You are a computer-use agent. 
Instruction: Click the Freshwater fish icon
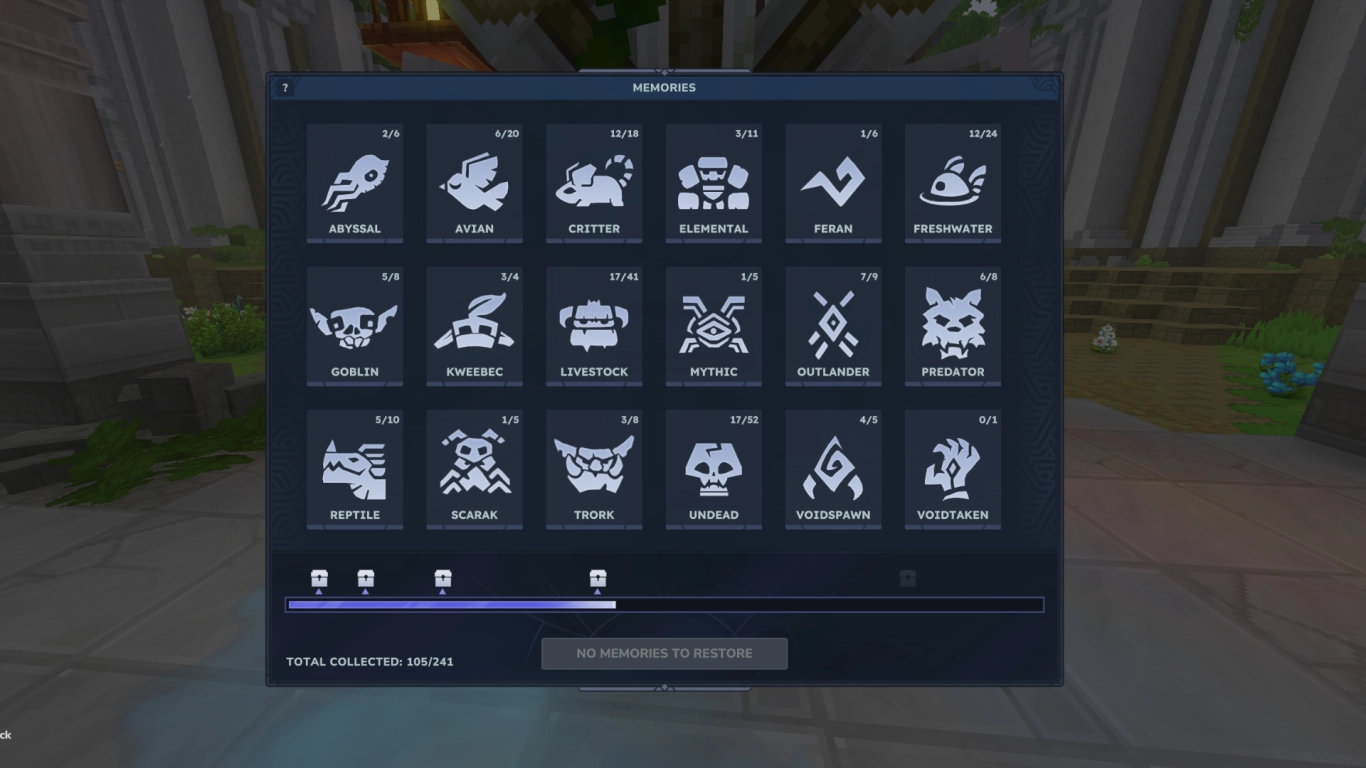point(952,183)
